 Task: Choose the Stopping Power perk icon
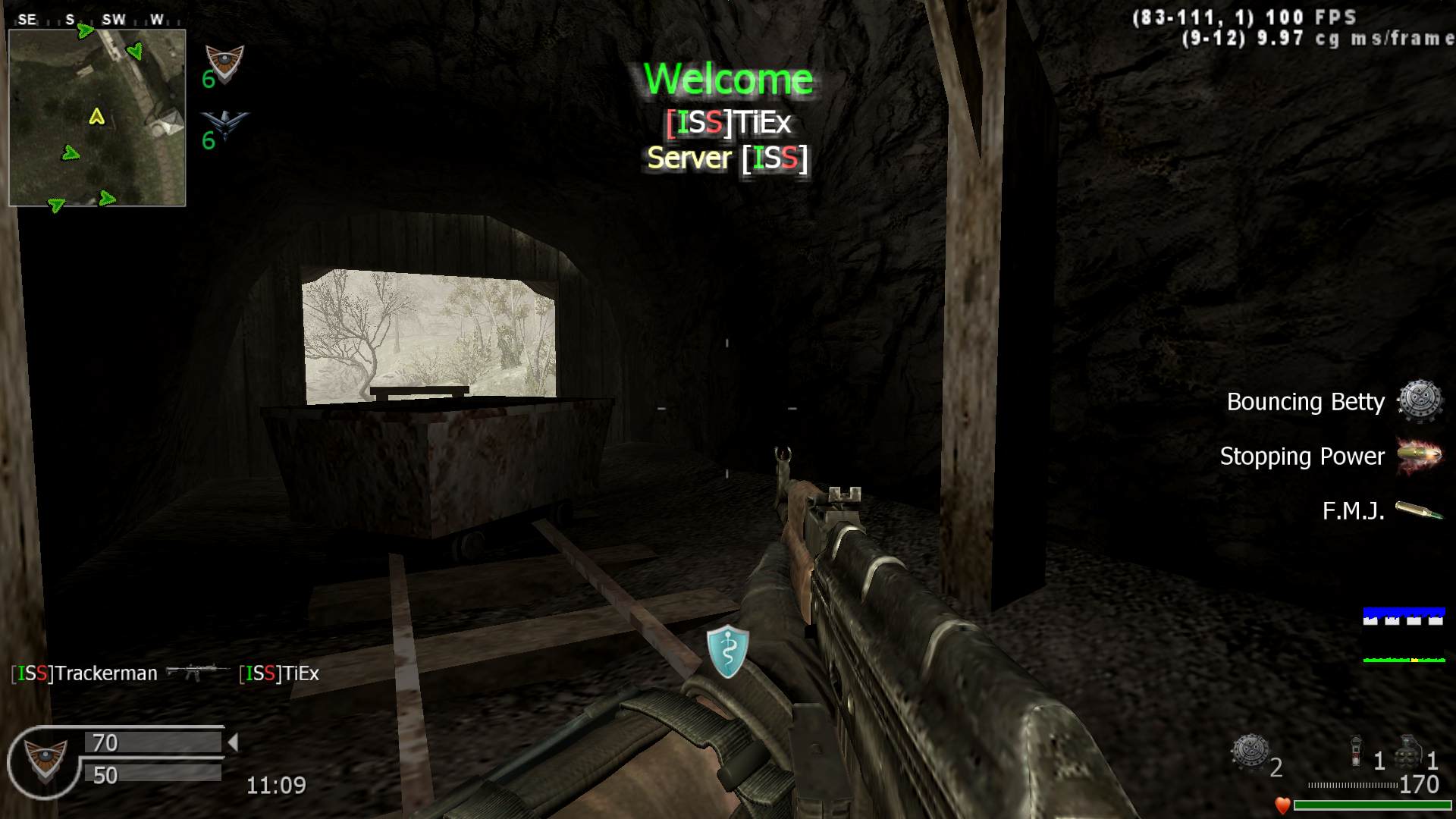(1419, 457)
